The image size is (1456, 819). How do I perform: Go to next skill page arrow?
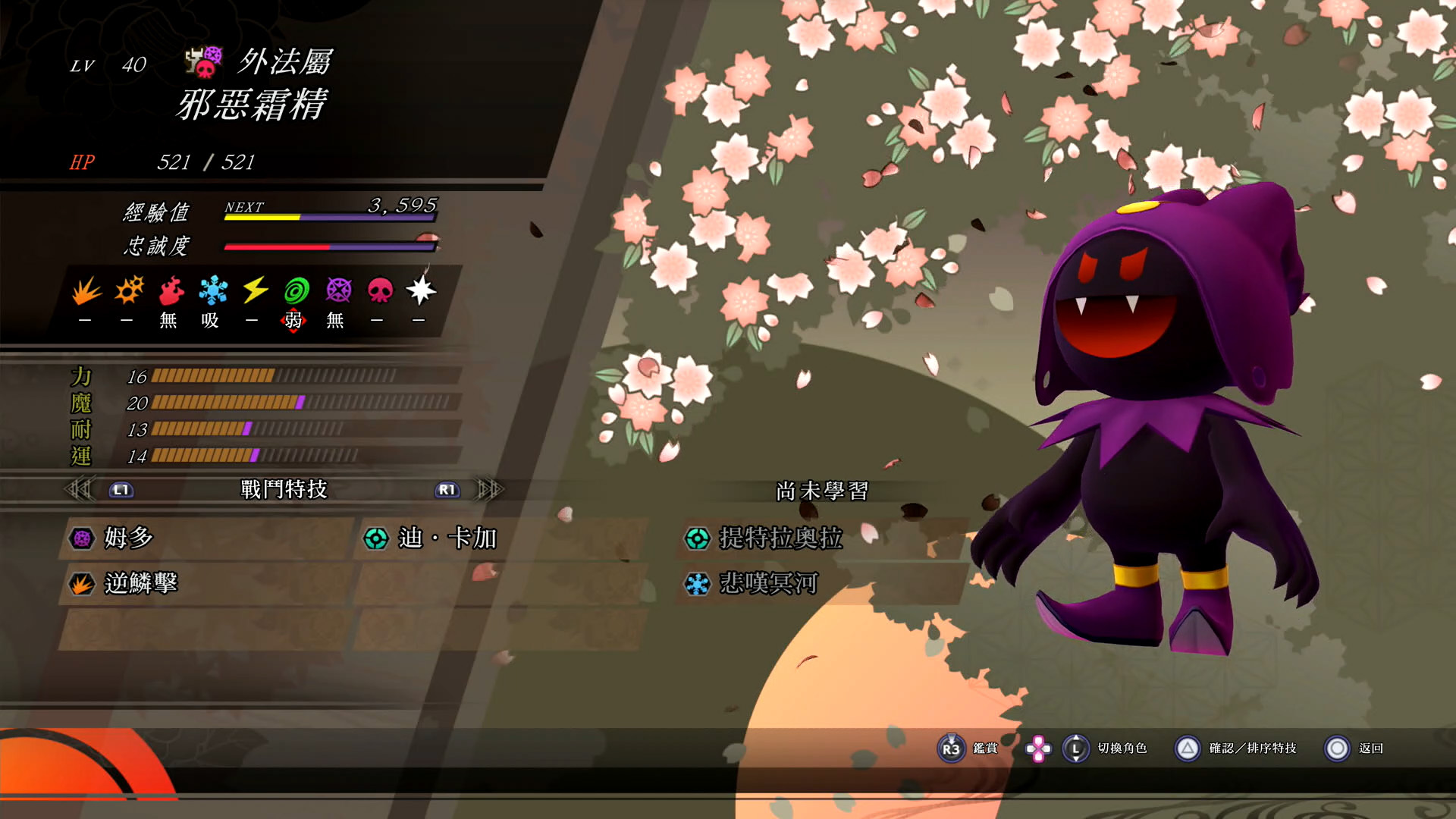point(489,490)
